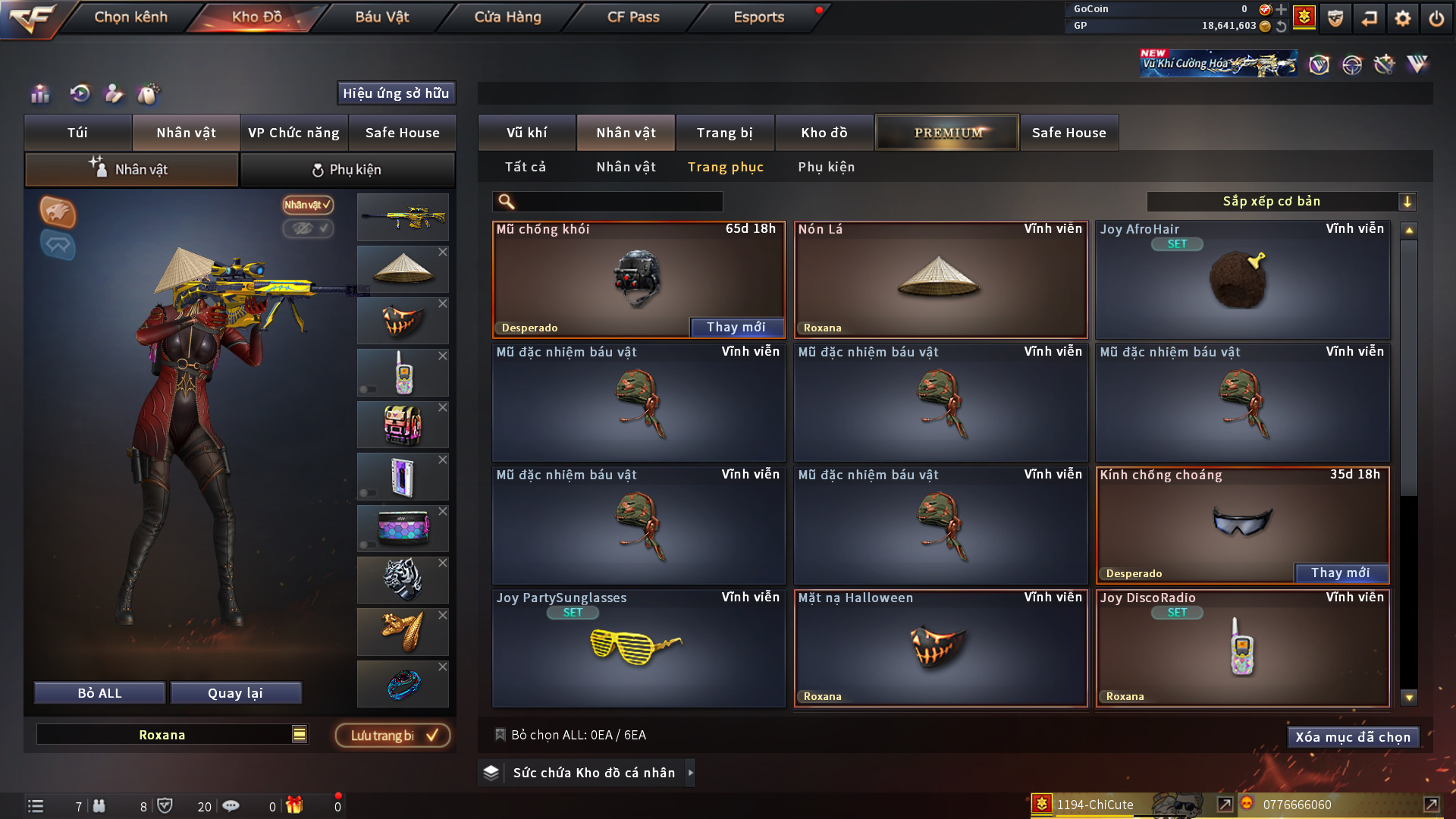Open the settings gear icon
This screenshot has width=1456, height=819.
tap(1403, 17)
